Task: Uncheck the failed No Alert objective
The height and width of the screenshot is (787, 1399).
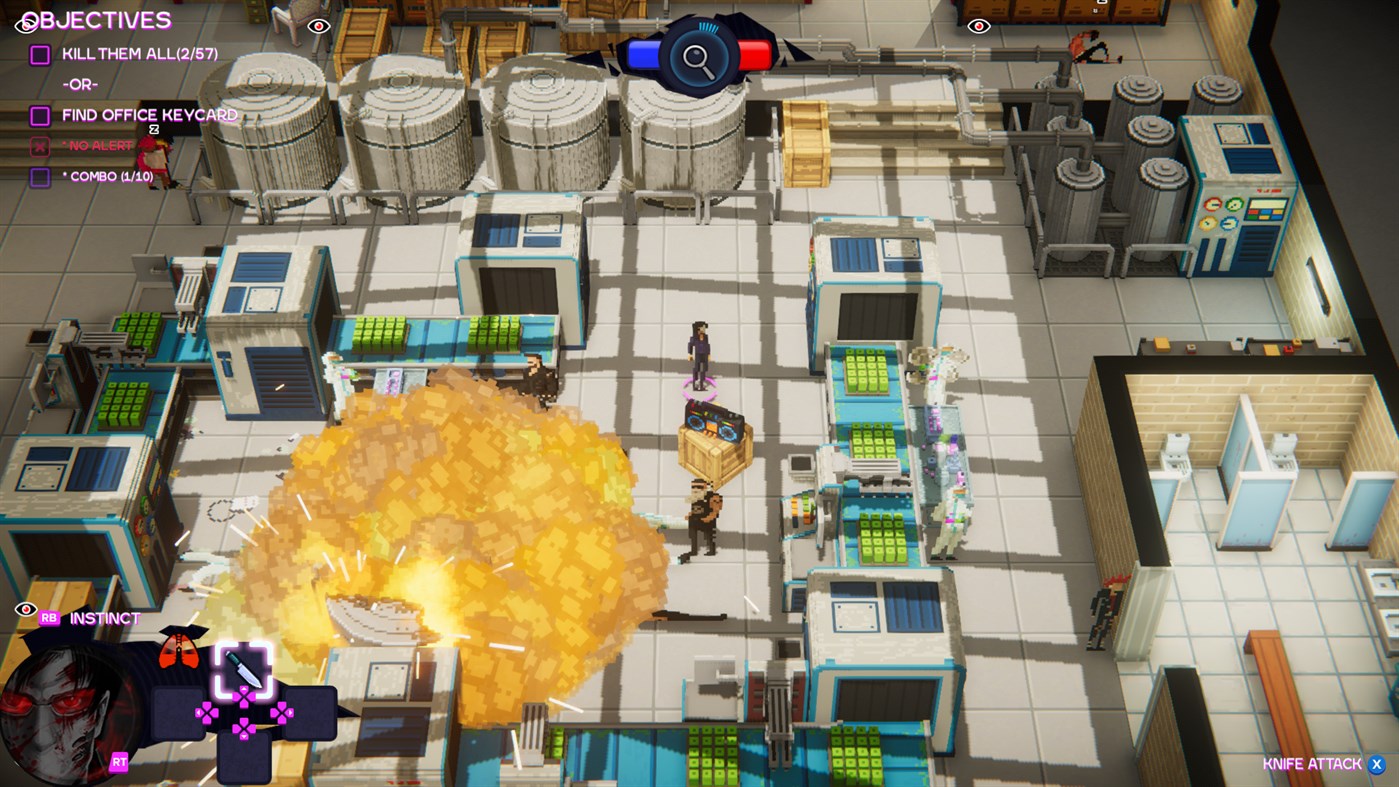Action: point(38,145)
